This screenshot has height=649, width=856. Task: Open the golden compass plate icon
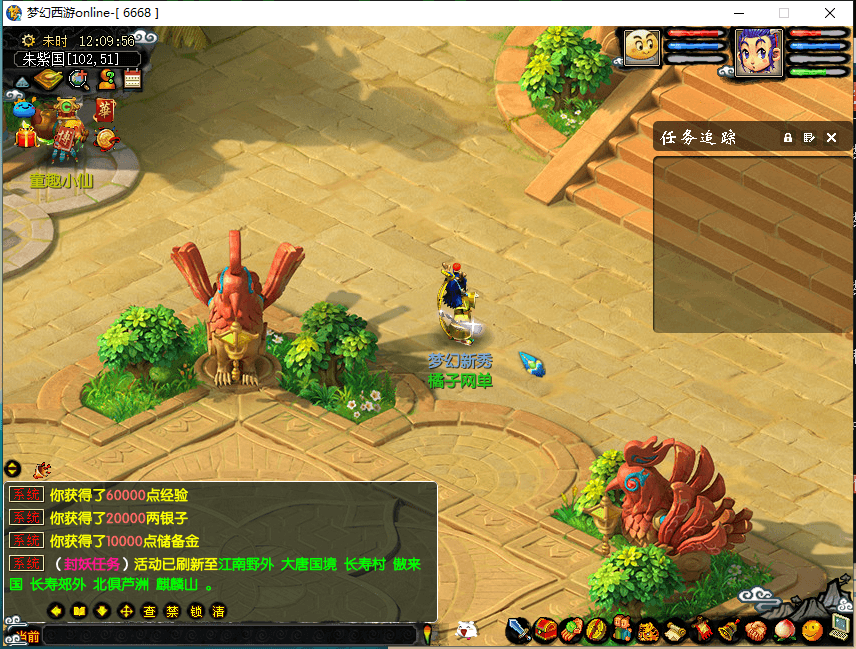[x=48, y=80]
